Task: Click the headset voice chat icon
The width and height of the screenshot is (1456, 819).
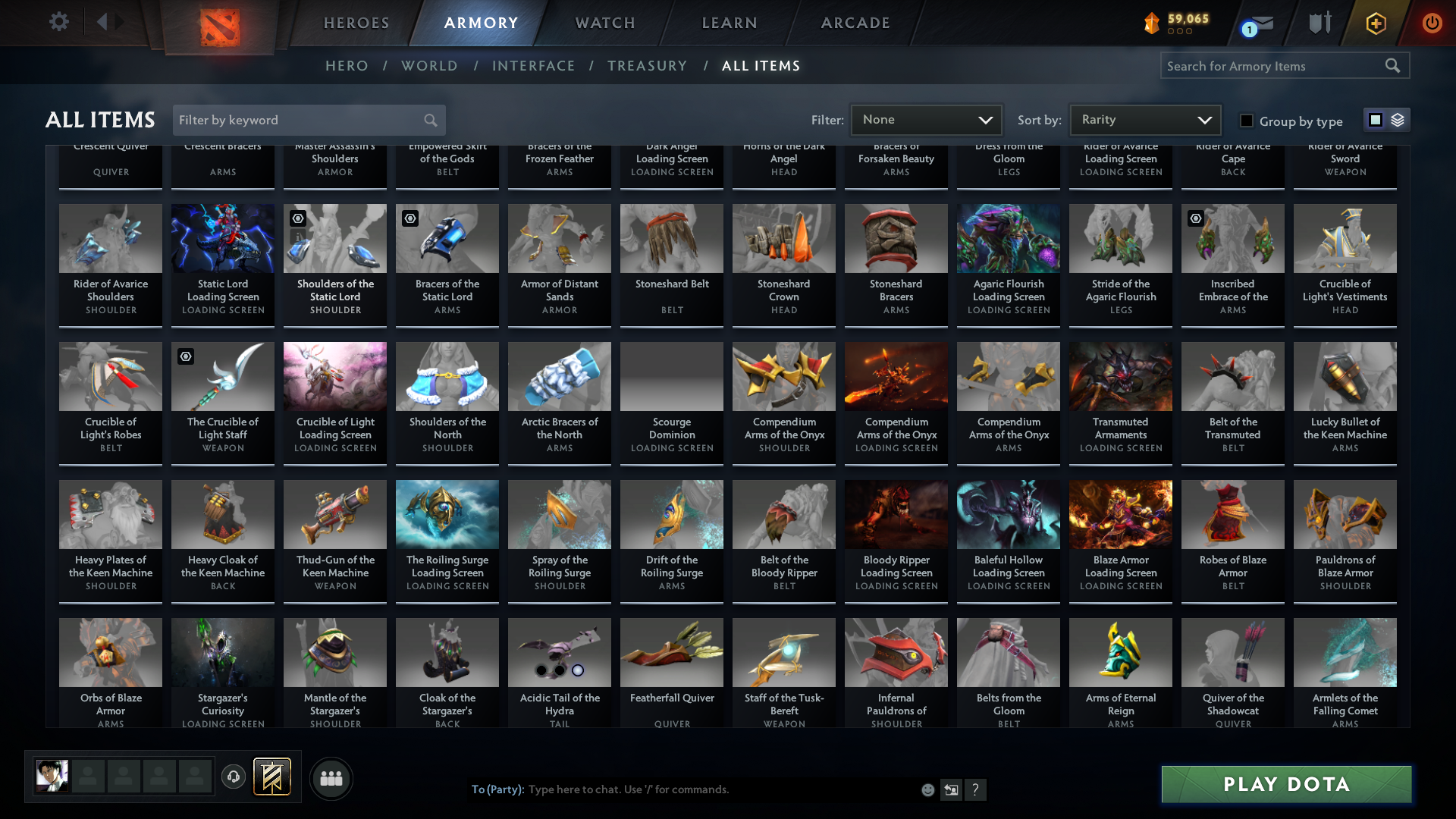Action: click(234, 778)
